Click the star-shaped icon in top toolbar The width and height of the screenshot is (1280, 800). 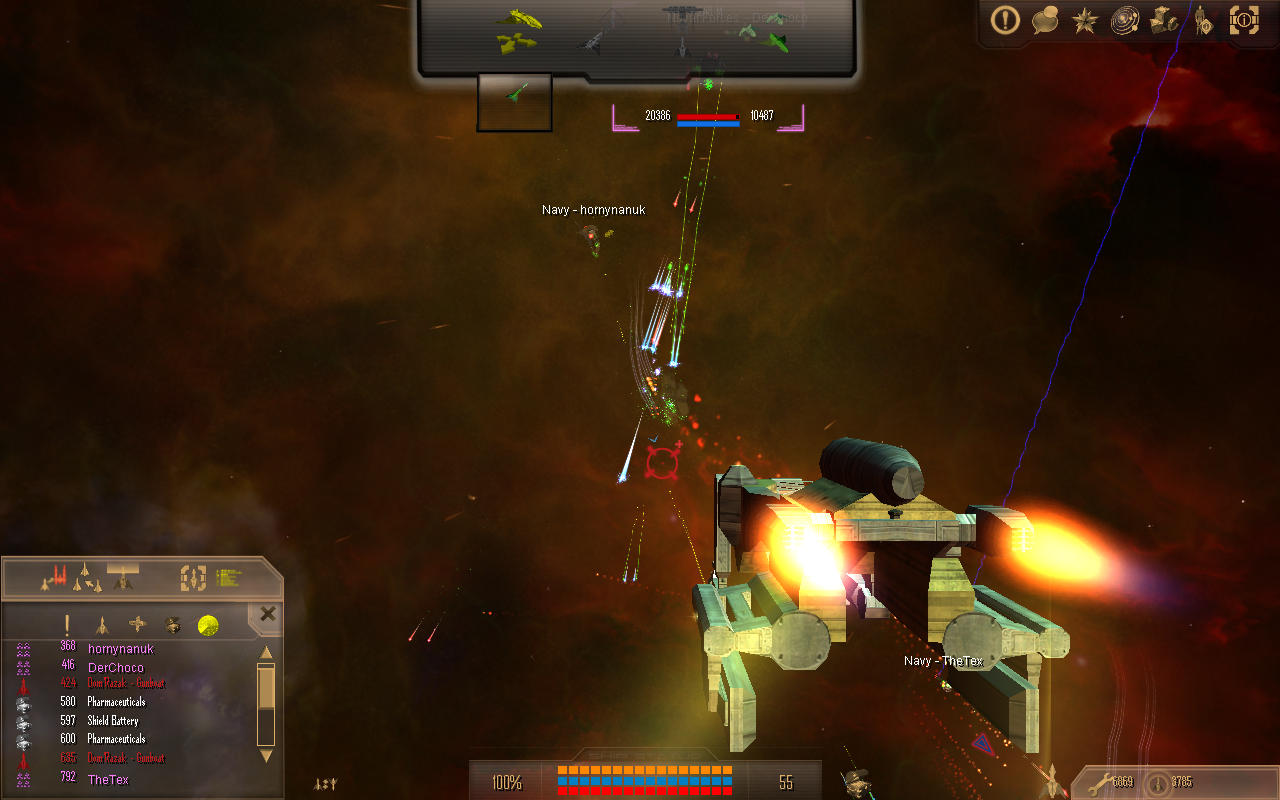point(1085,21)
